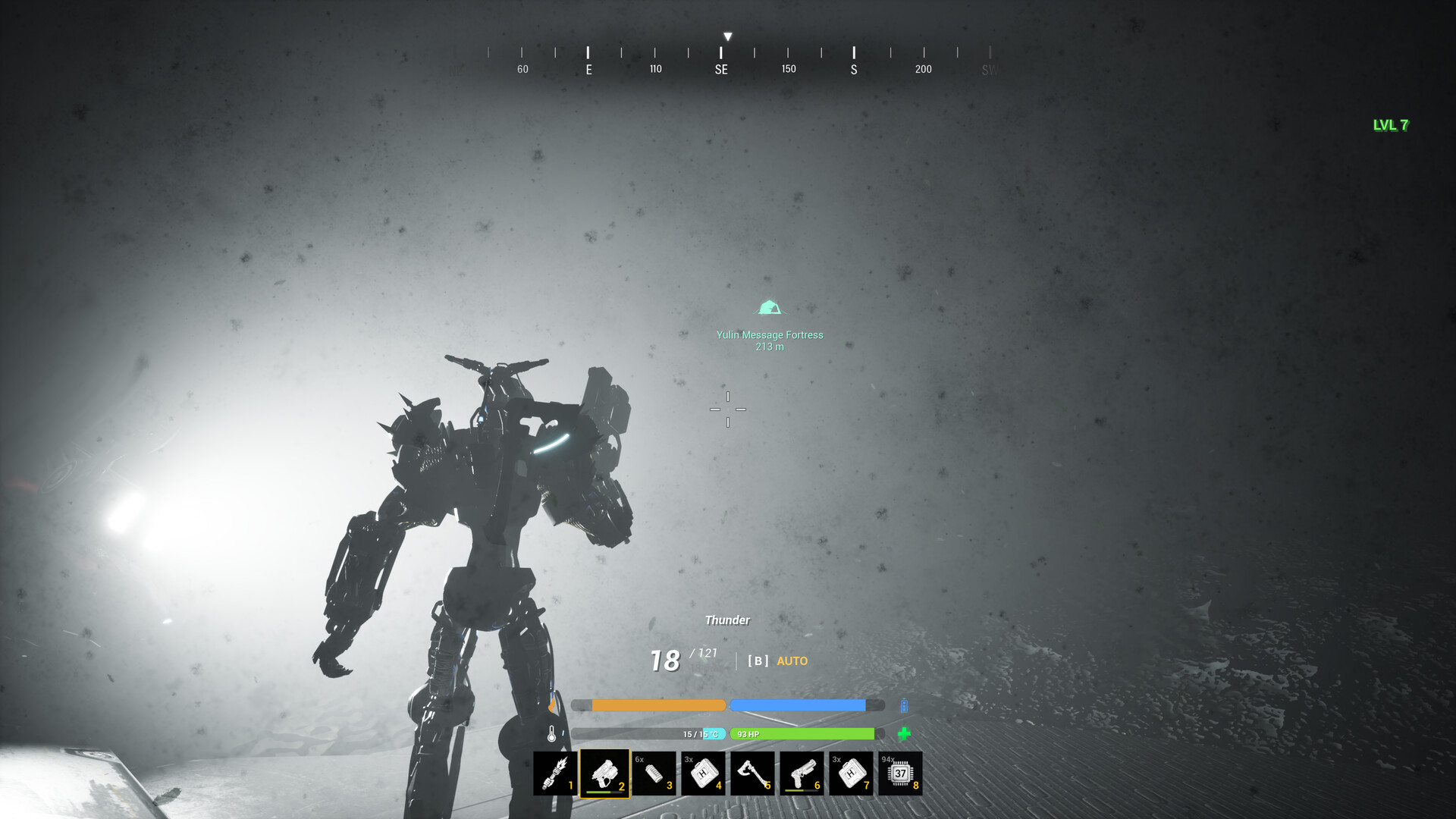Equip the hatchet in hotbar slot 5
Image resolution: width=1456 pixels, height=819 pixels.
click(x=752, y=773)
